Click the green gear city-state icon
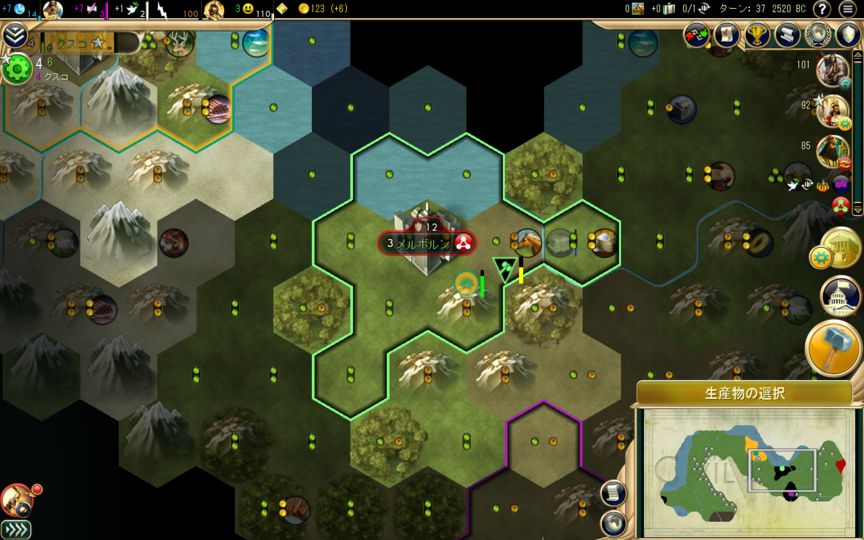This screenshot has width=864, height=540. click(x=17, y=68)
